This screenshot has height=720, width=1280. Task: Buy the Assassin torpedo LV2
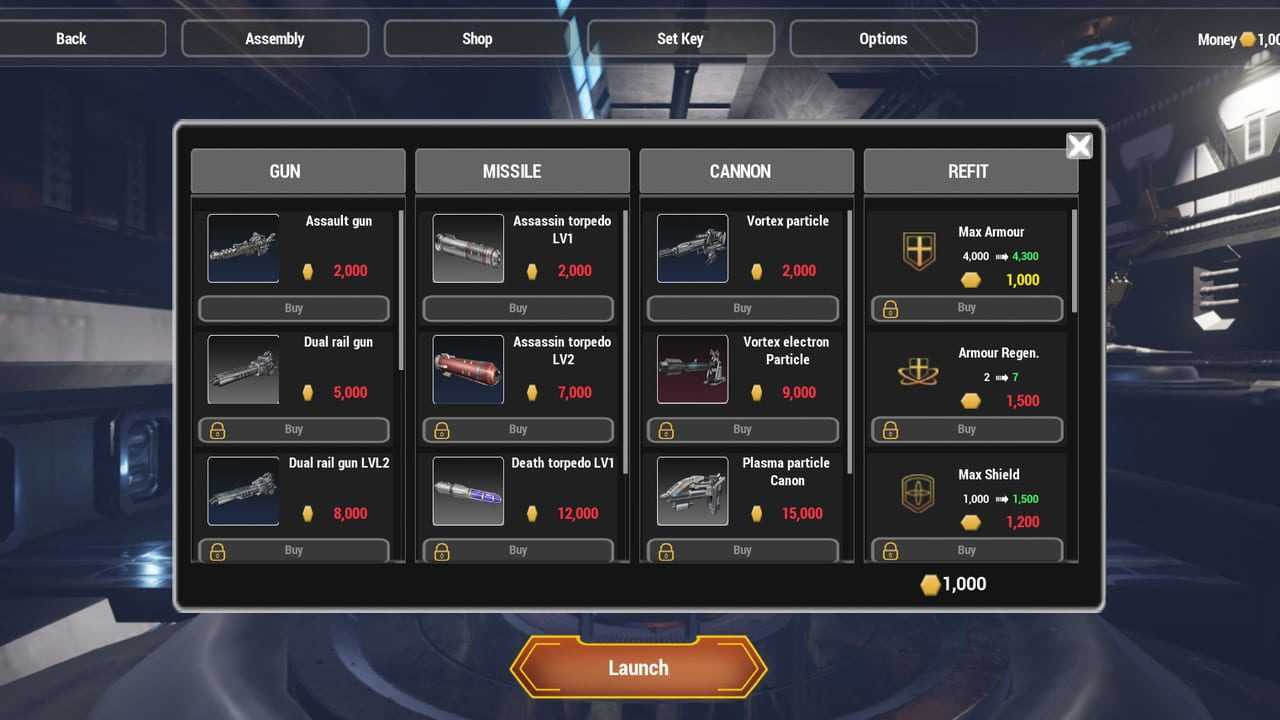[x=518, y=429]
